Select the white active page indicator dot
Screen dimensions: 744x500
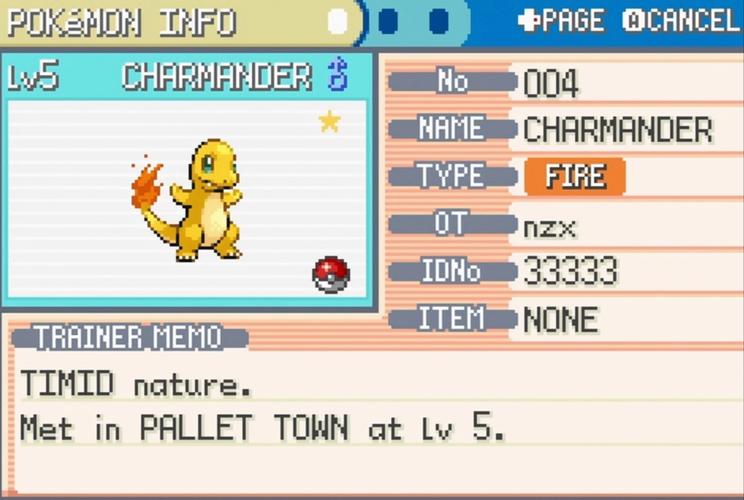[x=339, y=21]
